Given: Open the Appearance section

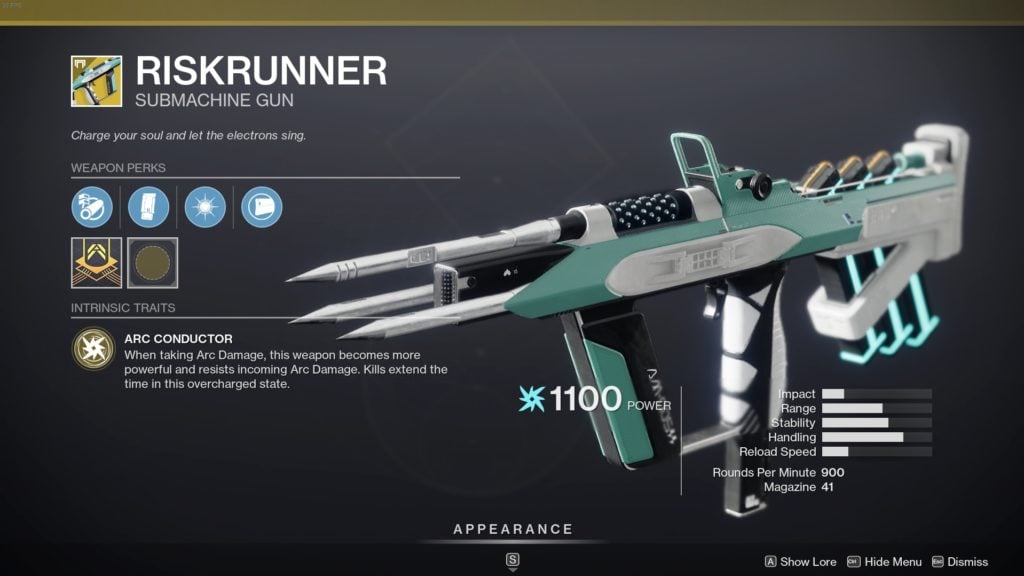Looking at the screenshot, I should coord(513,529).
